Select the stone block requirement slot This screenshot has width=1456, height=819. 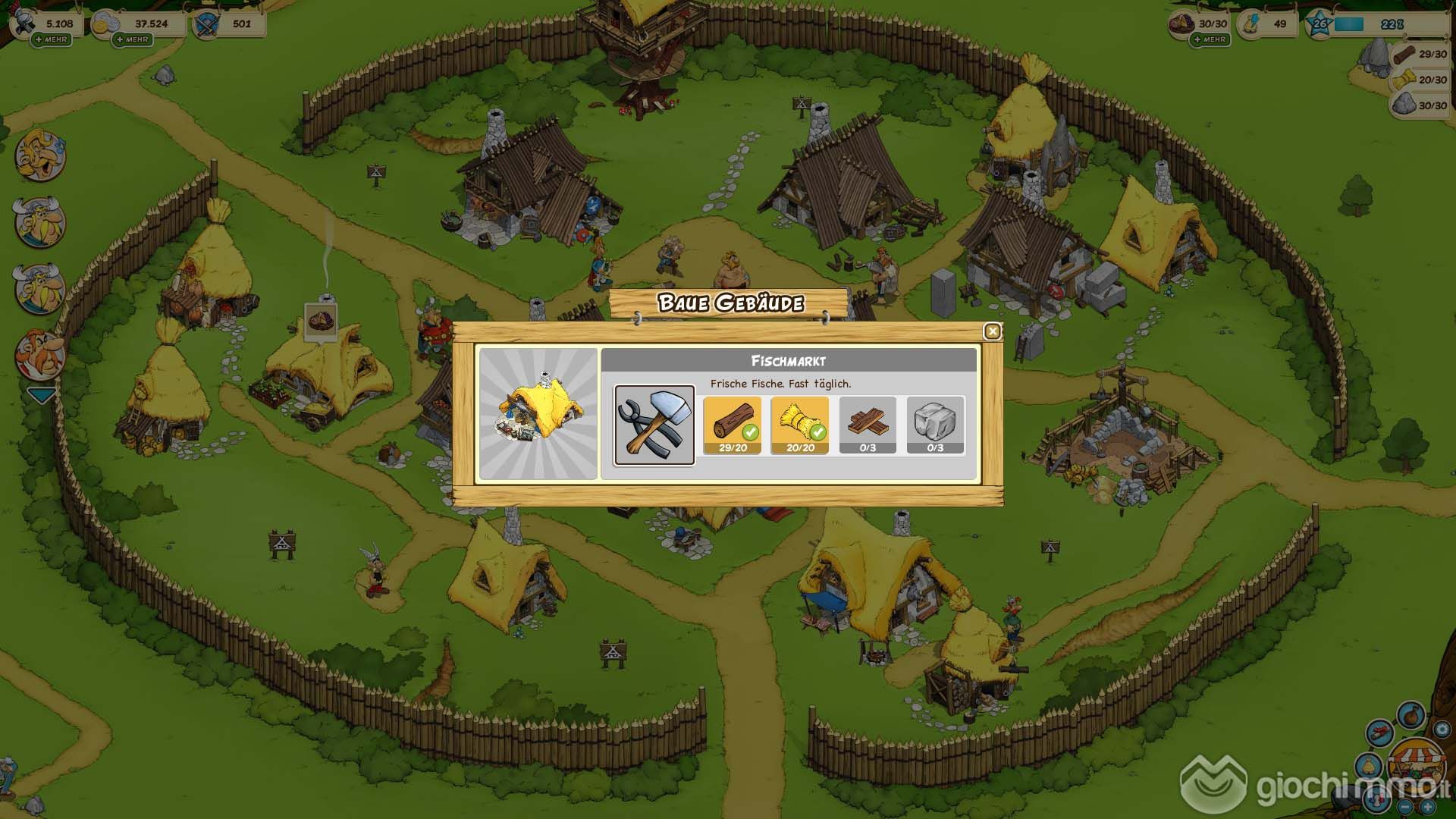pyautogui.click(x=935, y=425)
